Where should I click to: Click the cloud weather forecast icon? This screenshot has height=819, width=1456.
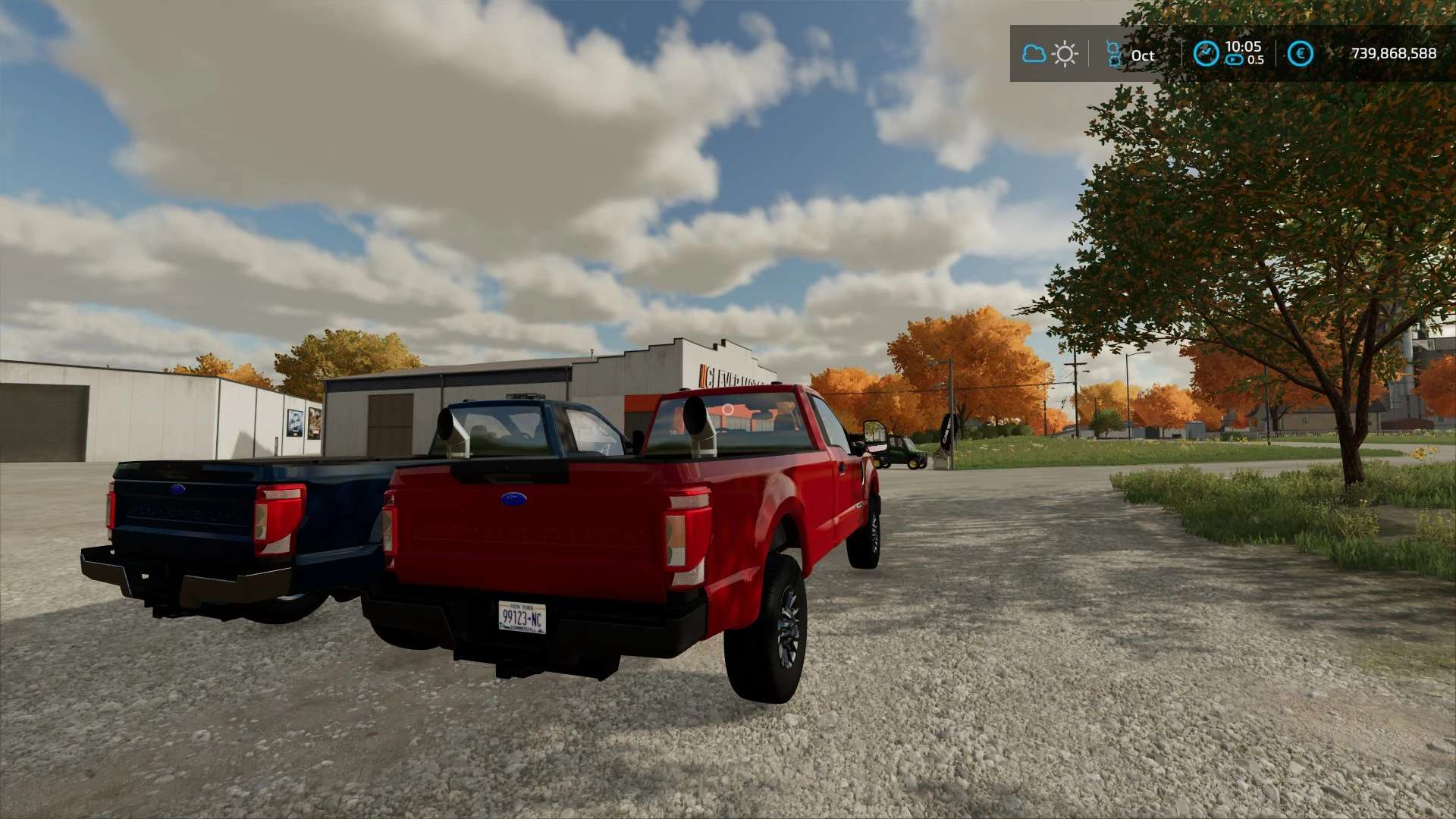pos(1034,54)
